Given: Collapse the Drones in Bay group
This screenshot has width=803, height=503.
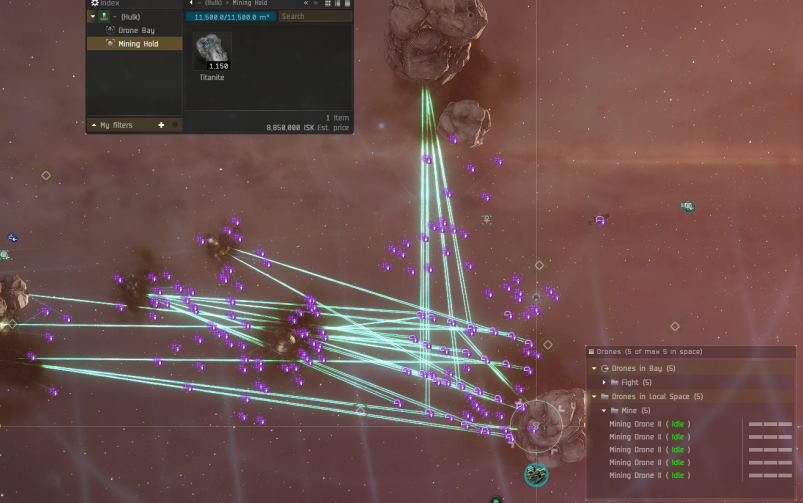Looking at the screenshot, I should pyautogui.click(x=593, y=368).
